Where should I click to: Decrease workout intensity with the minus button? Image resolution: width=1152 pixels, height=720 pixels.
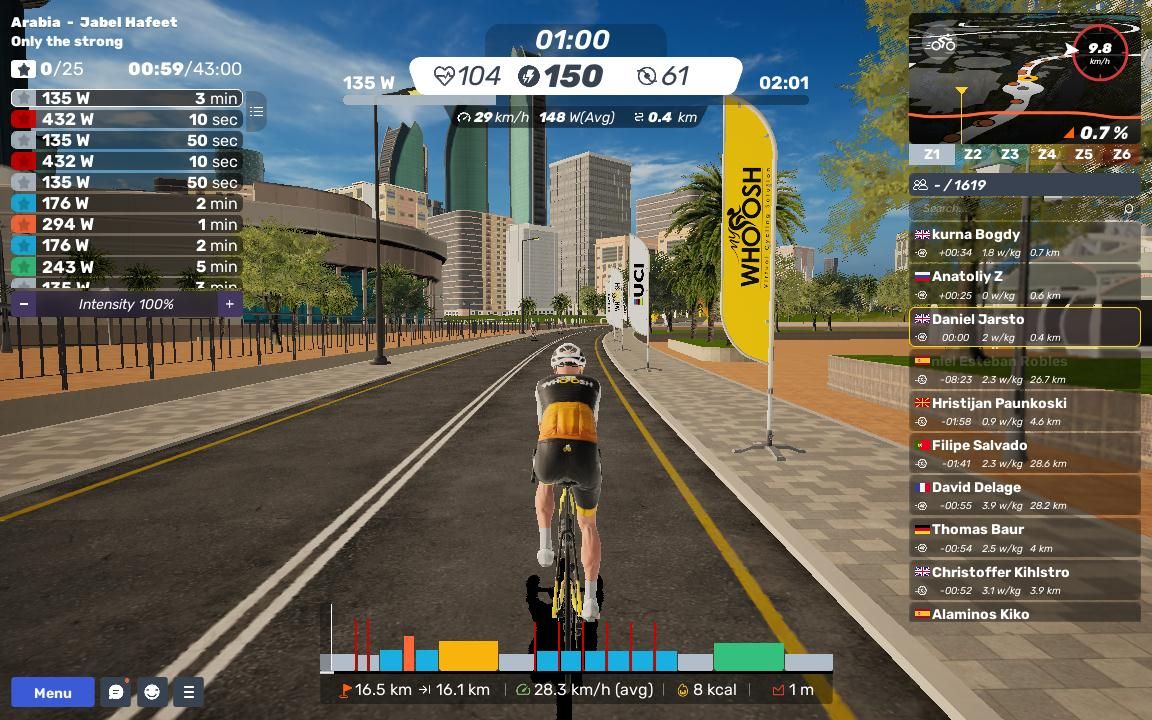pos(24,304)
